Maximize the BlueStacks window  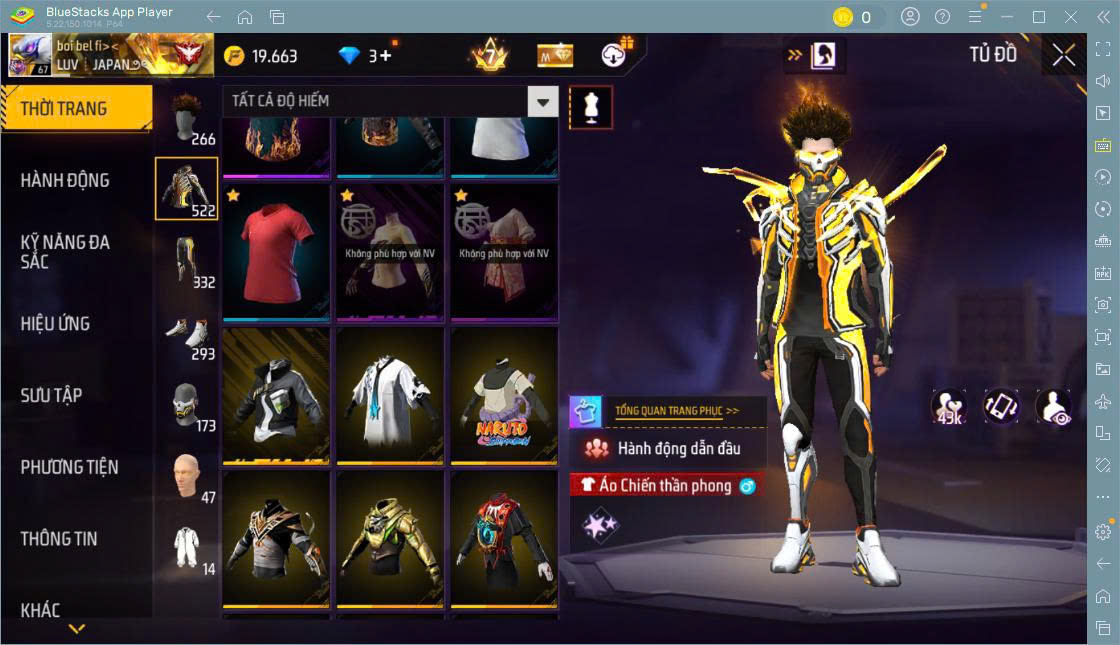[1039, 17]
